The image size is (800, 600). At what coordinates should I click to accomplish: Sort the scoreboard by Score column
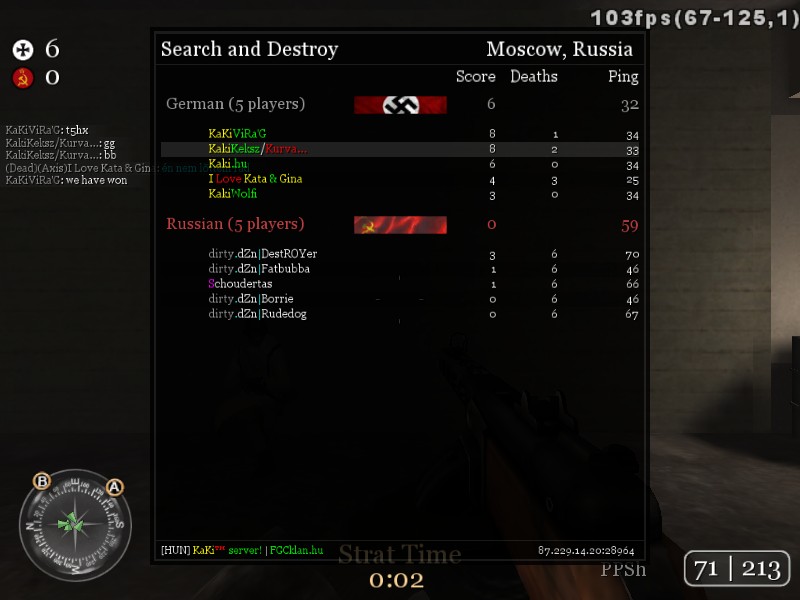point(476,77)
